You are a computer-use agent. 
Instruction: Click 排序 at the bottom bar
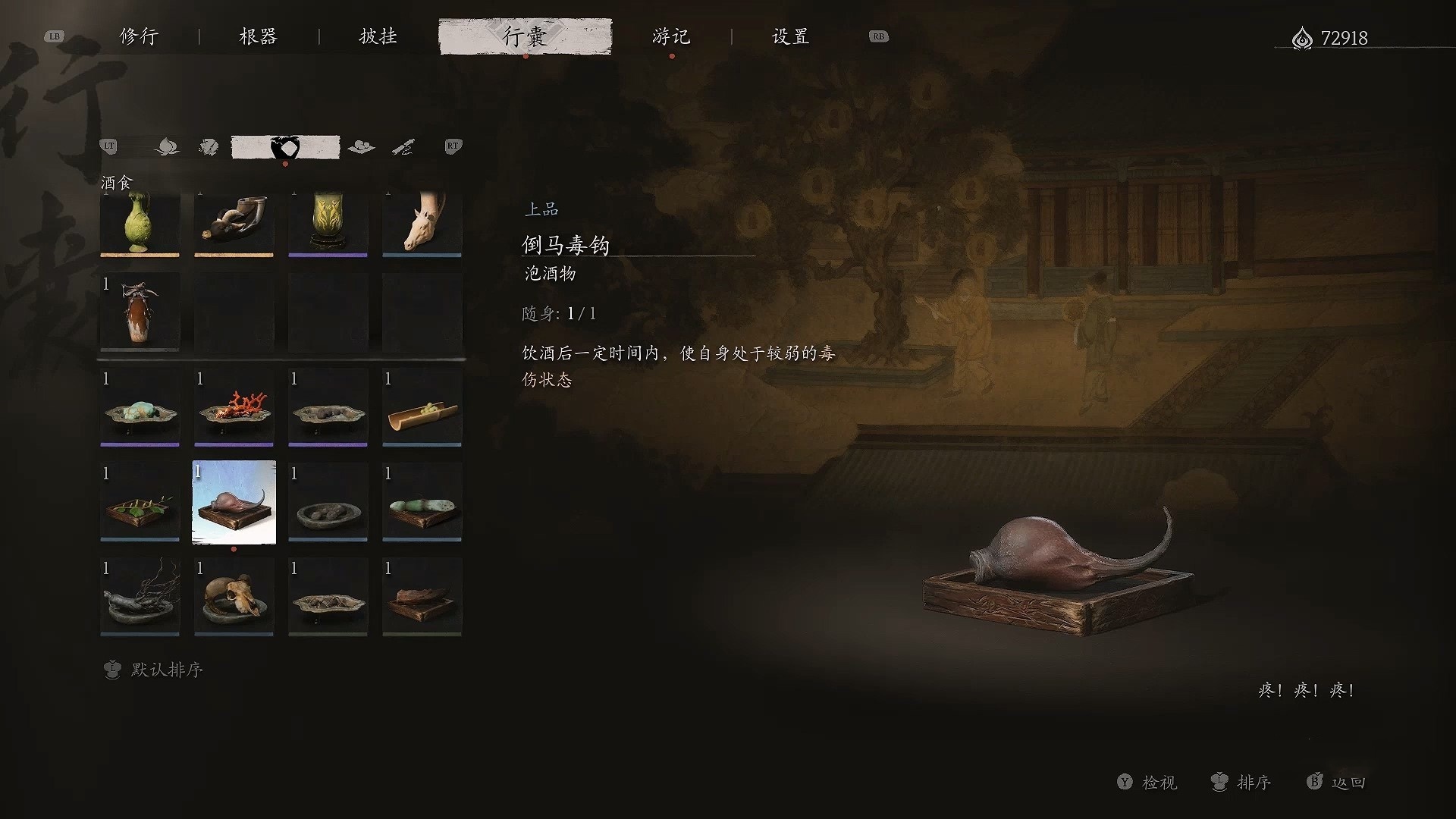pos(1254,783)
